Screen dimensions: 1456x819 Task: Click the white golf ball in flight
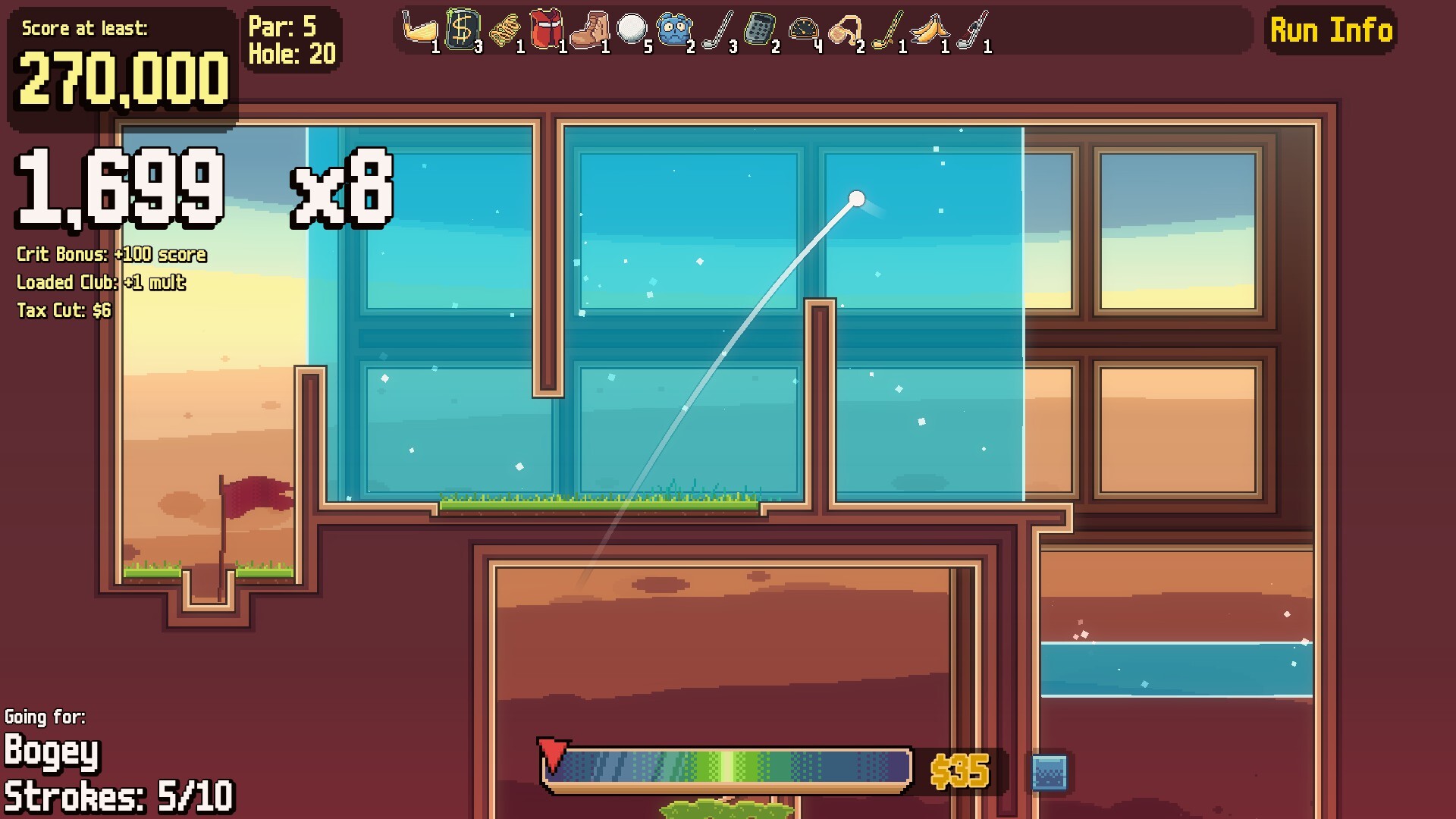(858, 199)
